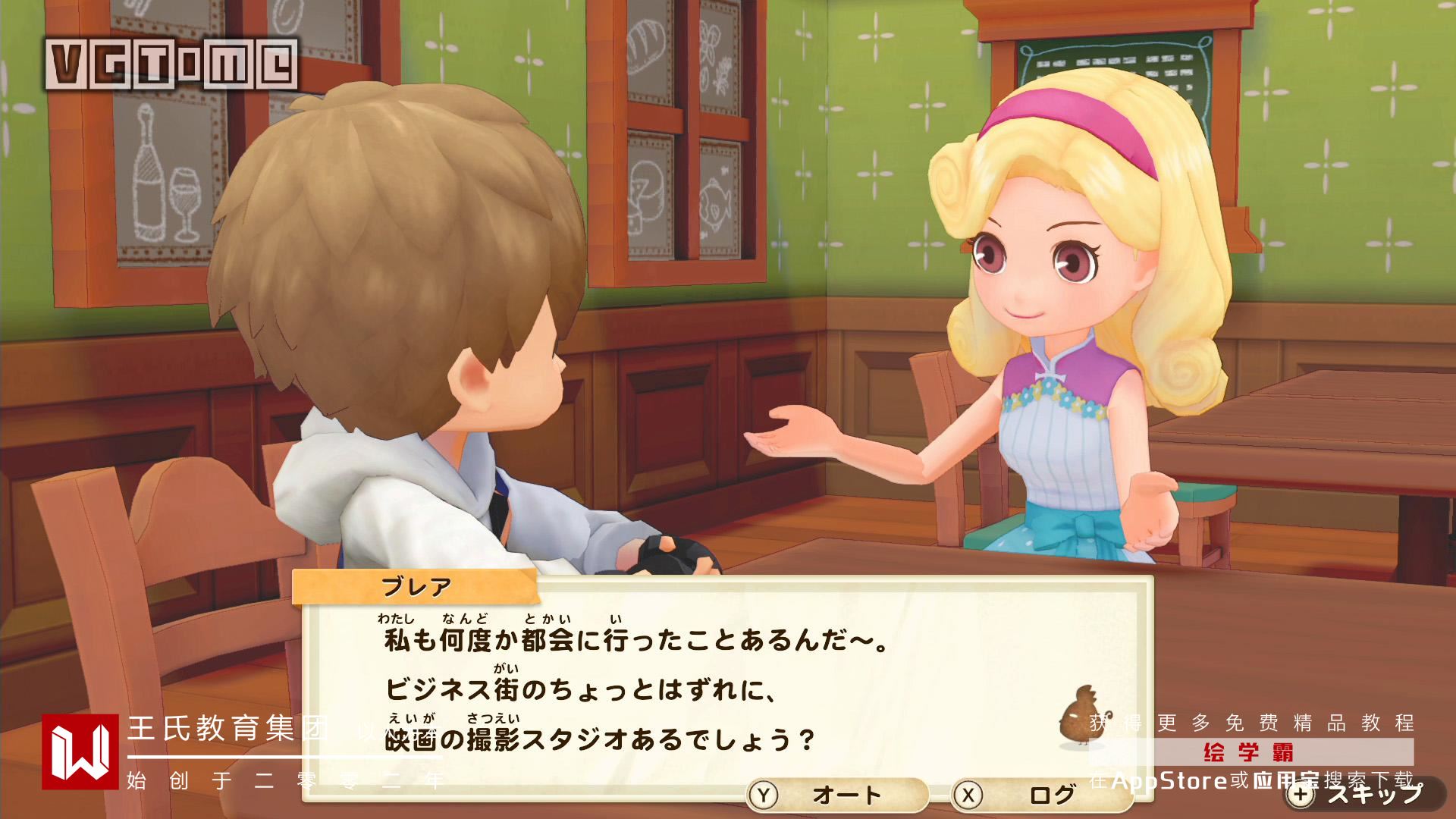Enable auto-advance with the オート button
The width and height of the screenshot is (1456, 819).
(836, 795)
